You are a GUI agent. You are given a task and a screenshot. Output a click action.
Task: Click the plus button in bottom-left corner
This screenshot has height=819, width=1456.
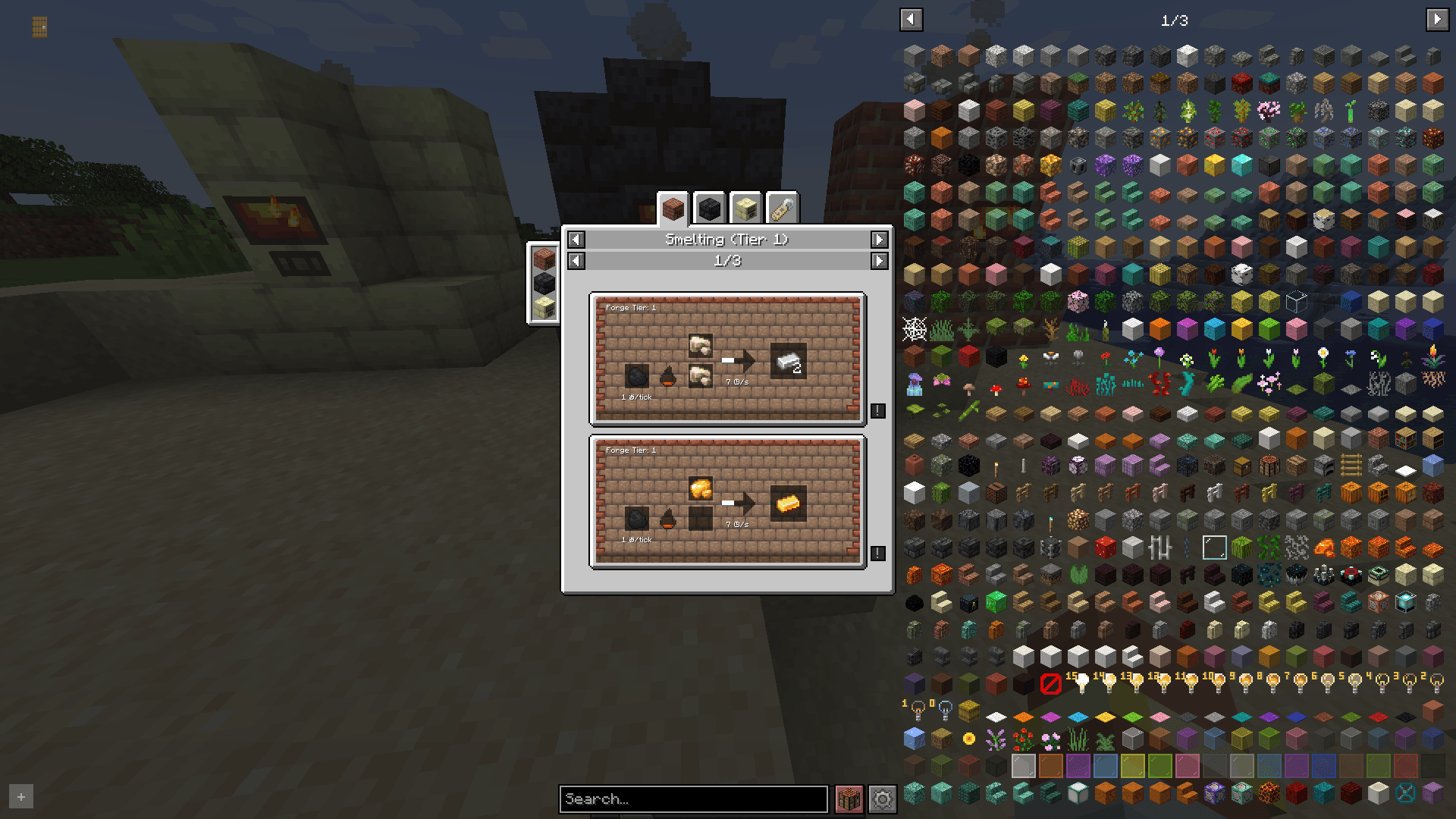coord(21,797)
